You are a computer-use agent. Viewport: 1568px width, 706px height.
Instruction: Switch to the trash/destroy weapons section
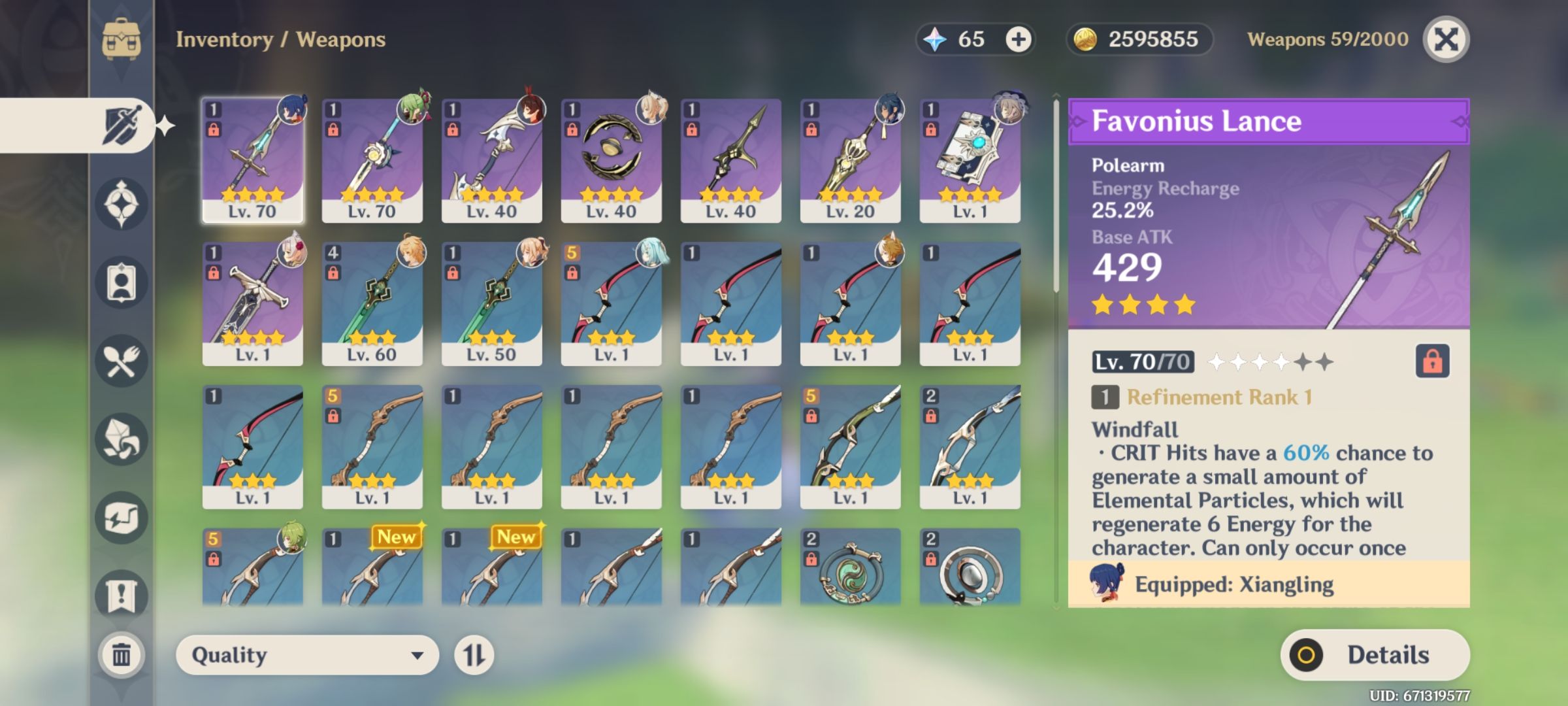pyautogui.click(x=122, y=654)
